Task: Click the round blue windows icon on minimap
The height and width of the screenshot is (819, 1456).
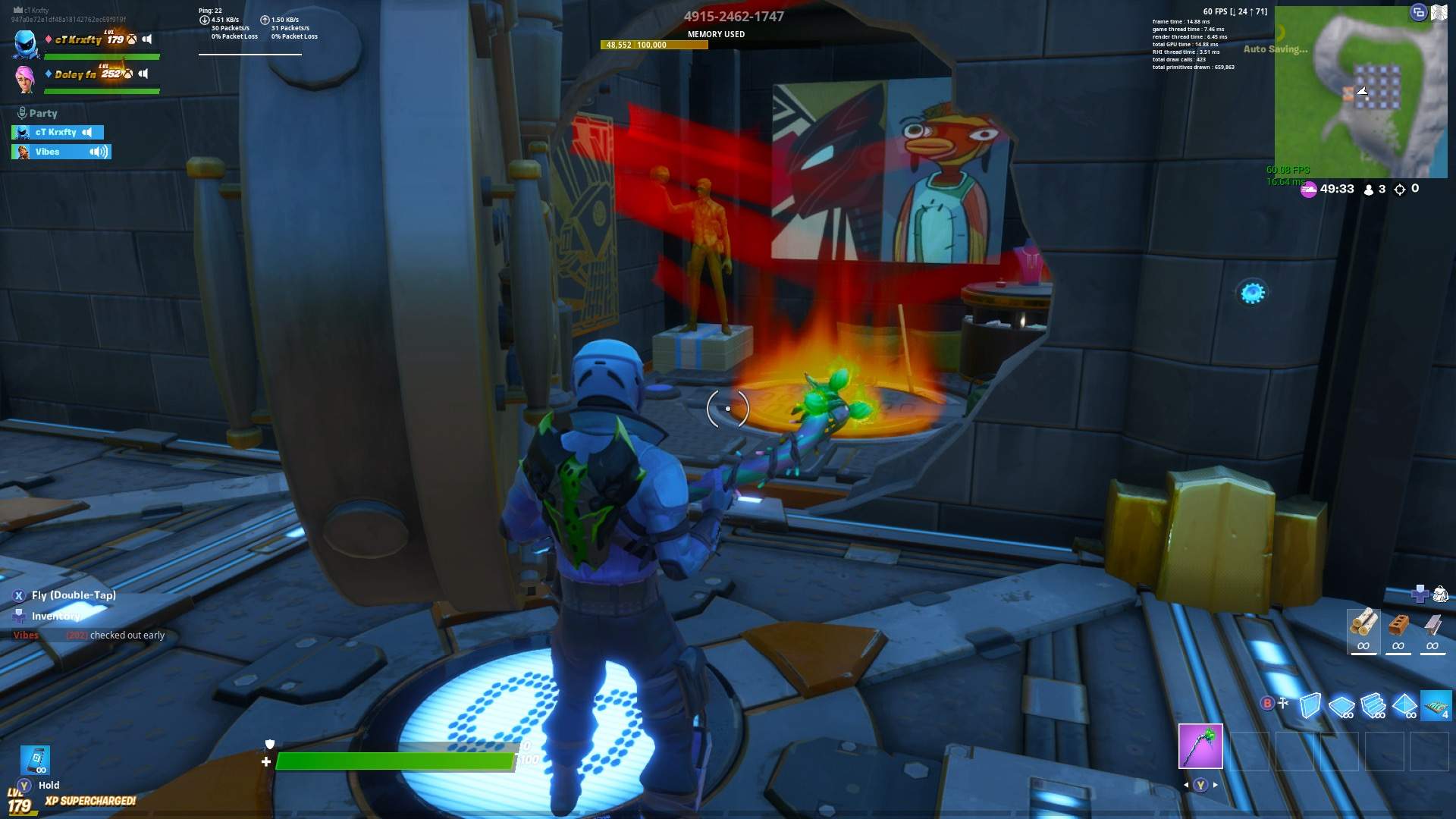Action: coord(1418,12)
